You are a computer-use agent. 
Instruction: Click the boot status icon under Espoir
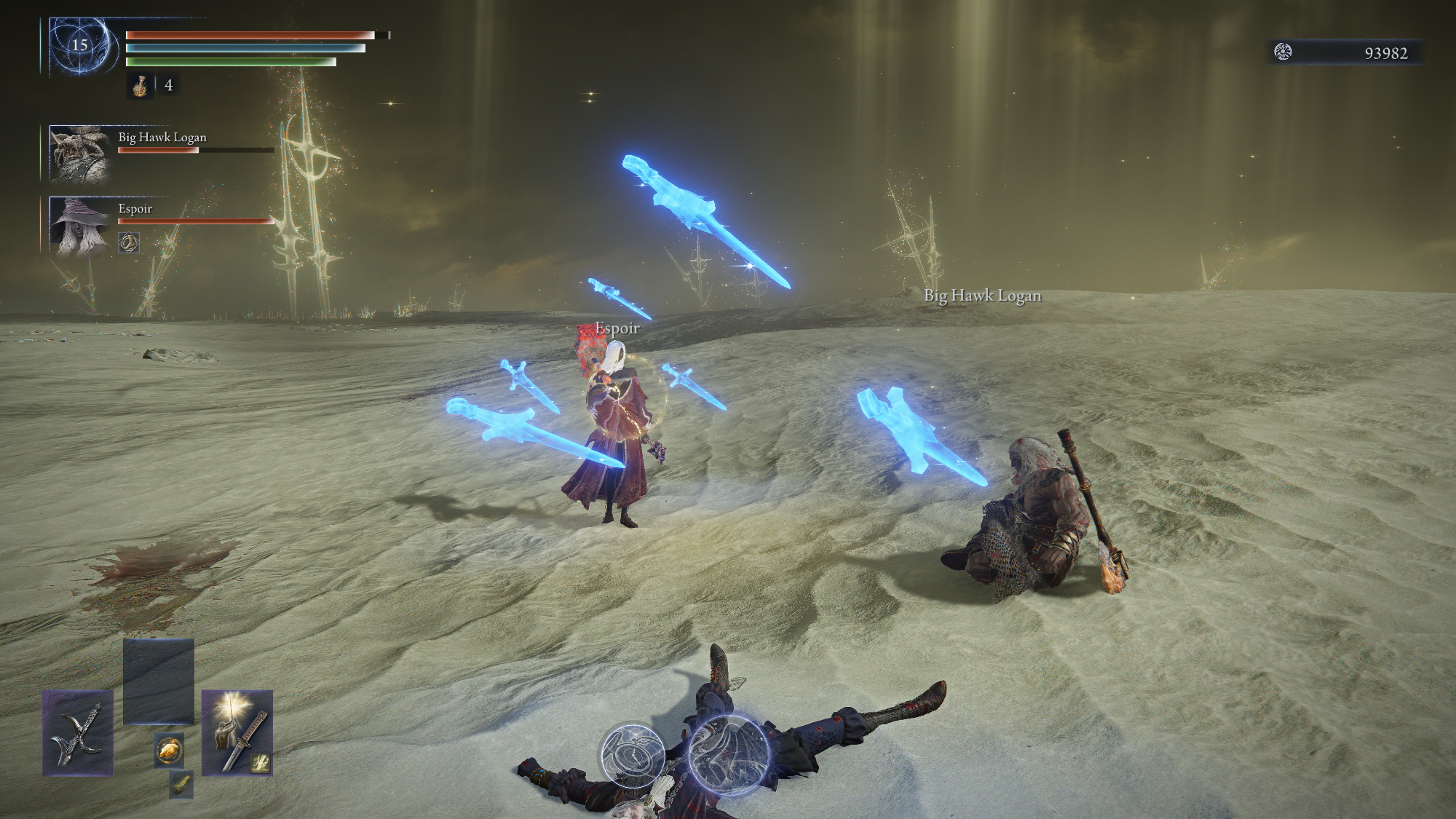pyautogui.click(x=129, y=243)
